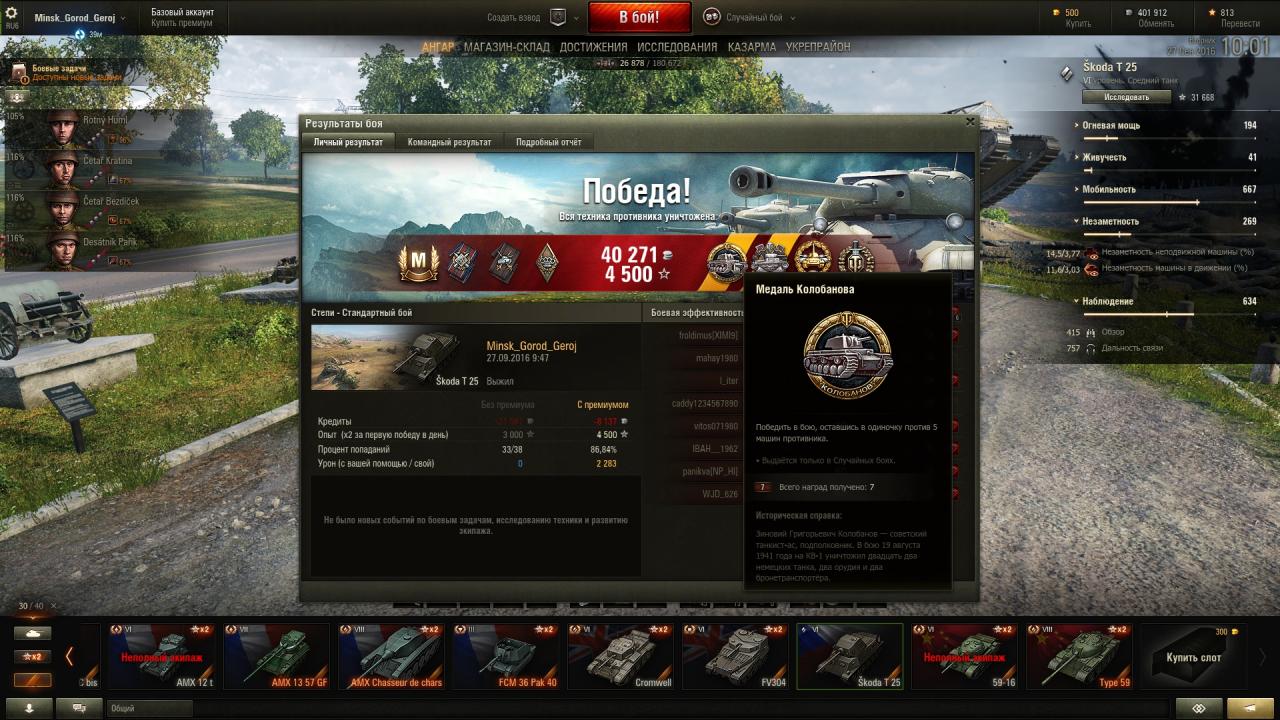Start battle with the red В бой! button
The height and width of the screenshot is (720, 1280).
tap(639, 17)
